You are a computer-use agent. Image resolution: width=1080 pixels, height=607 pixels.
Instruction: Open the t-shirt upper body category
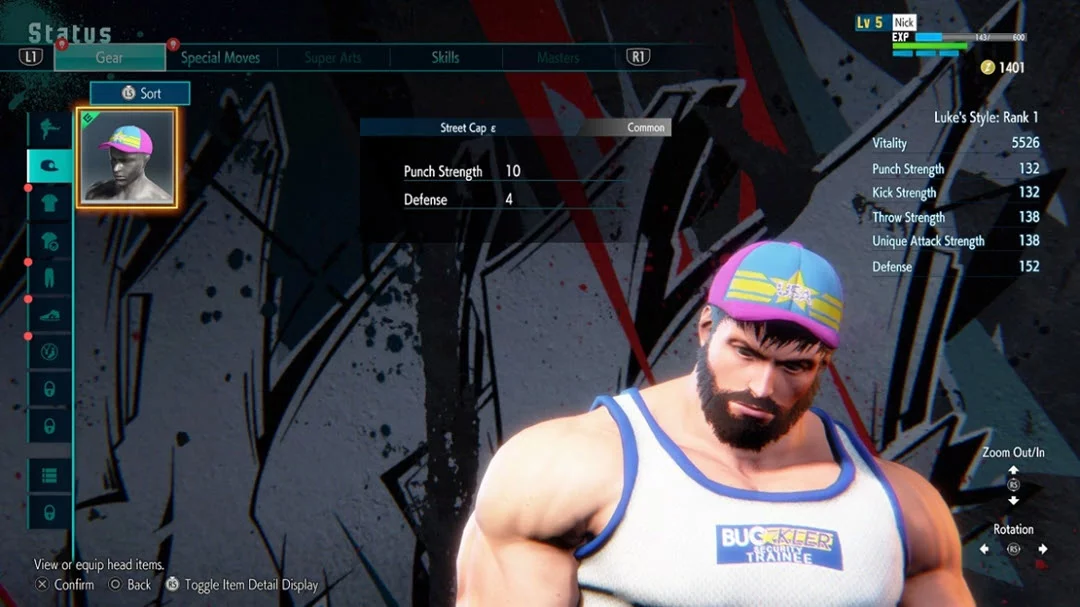pyautogui.click(x=49, y=203)
